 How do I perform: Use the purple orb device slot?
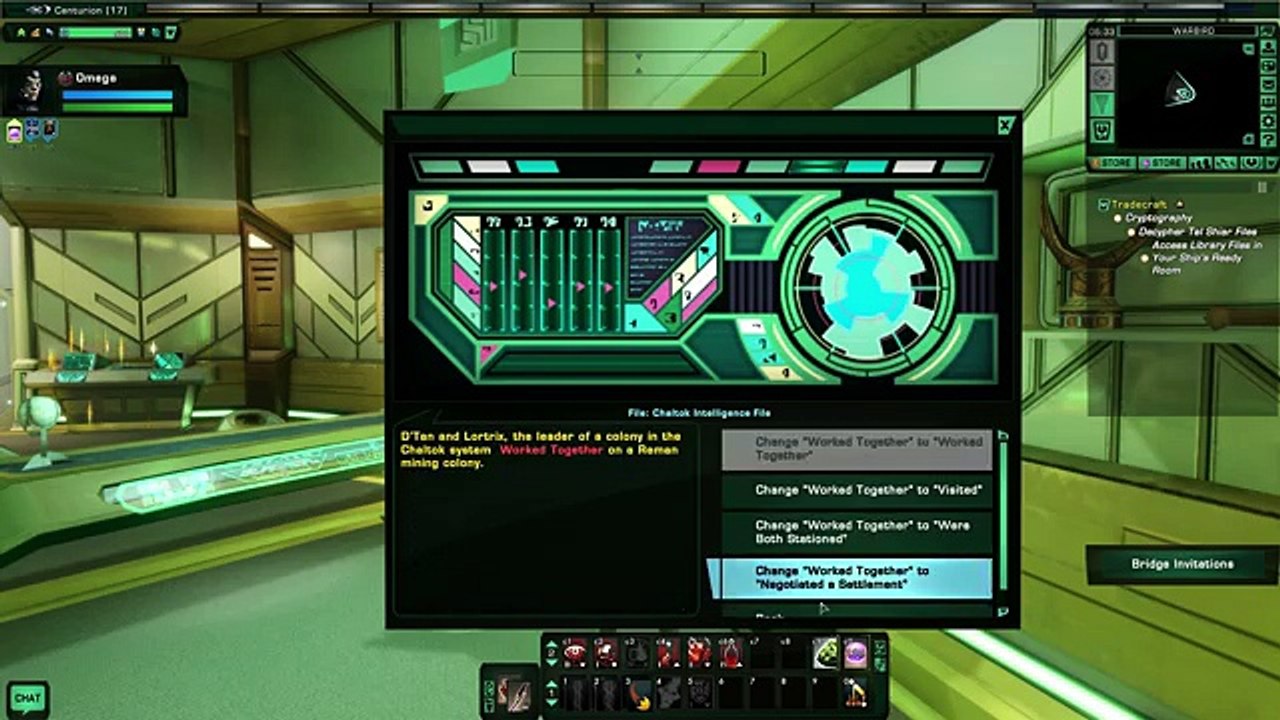click(x=855, y=653)
